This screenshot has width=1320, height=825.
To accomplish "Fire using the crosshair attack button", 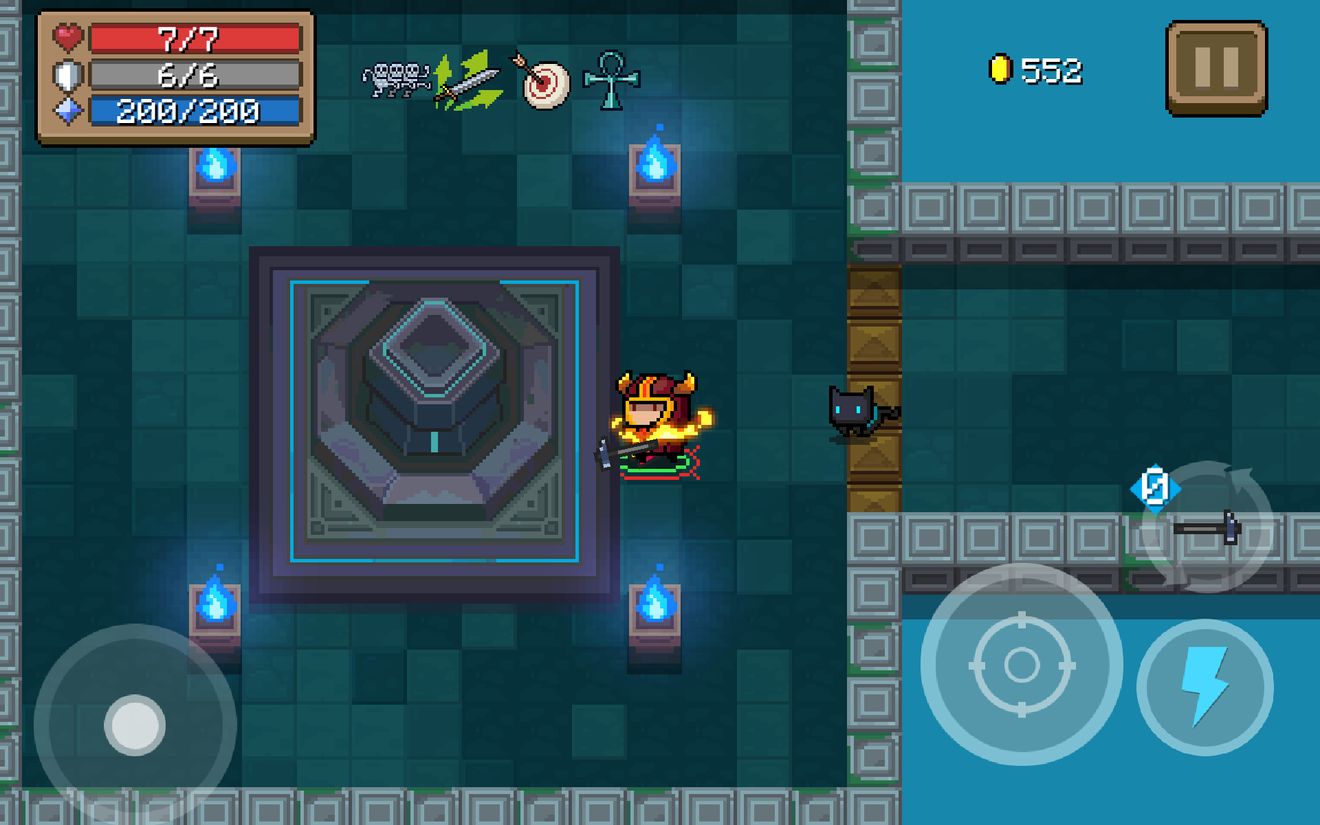I will point(1021,664).
